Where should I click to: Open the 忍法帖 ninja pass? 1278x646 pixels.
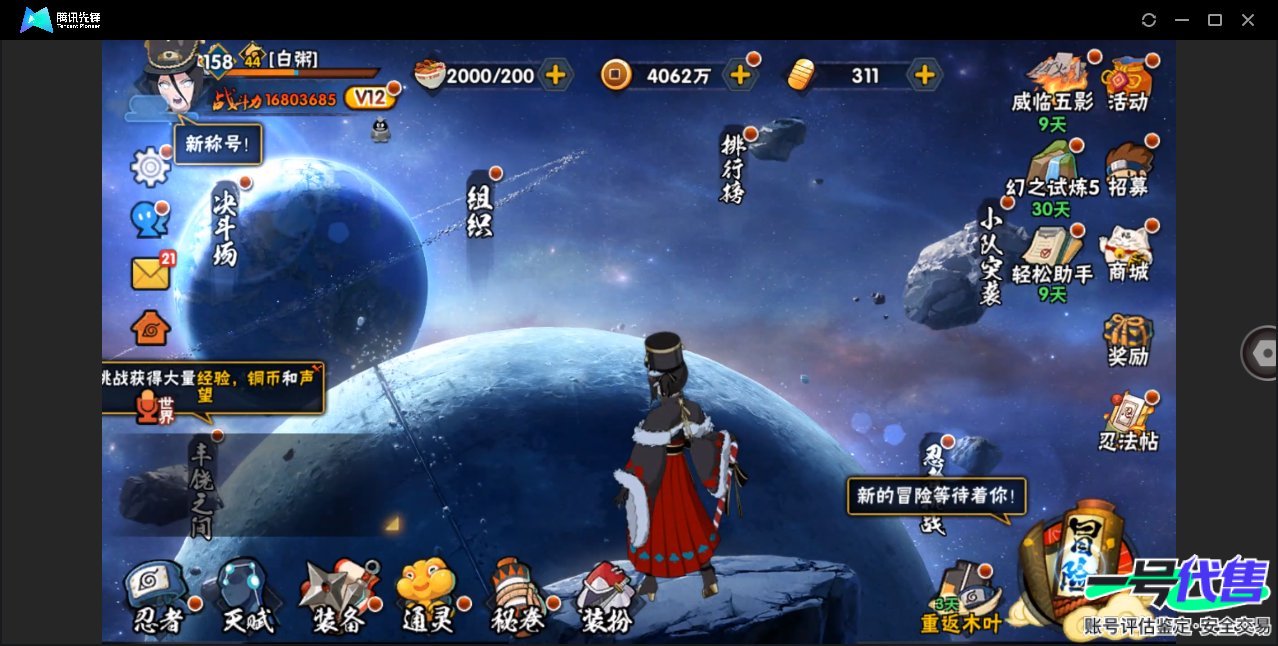[x=1128, y=423]
